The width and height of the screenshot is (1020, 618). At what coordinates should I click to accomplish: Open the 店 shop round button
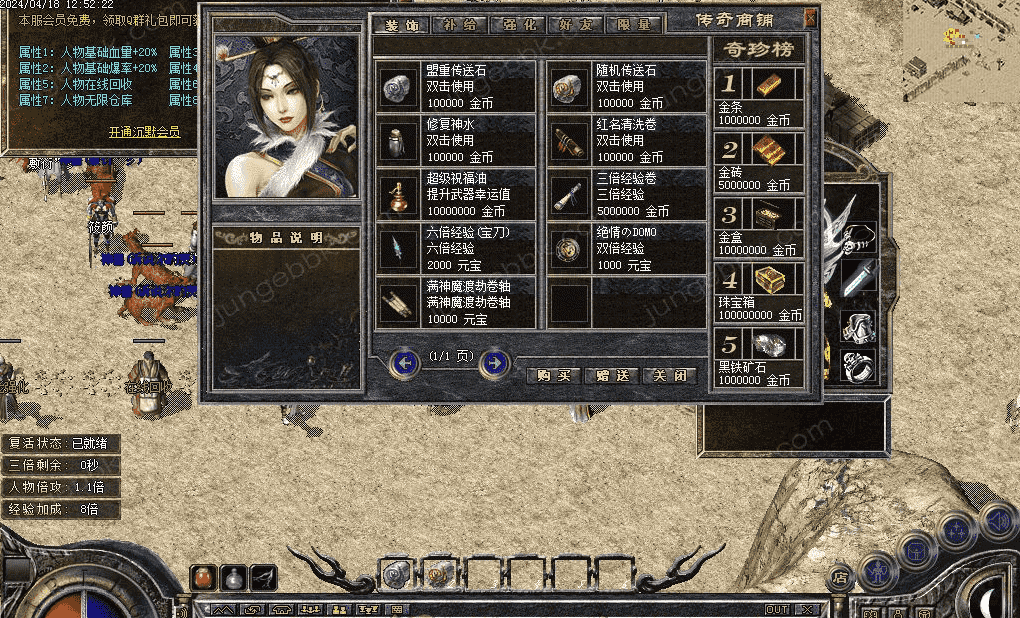click(840, 577)
